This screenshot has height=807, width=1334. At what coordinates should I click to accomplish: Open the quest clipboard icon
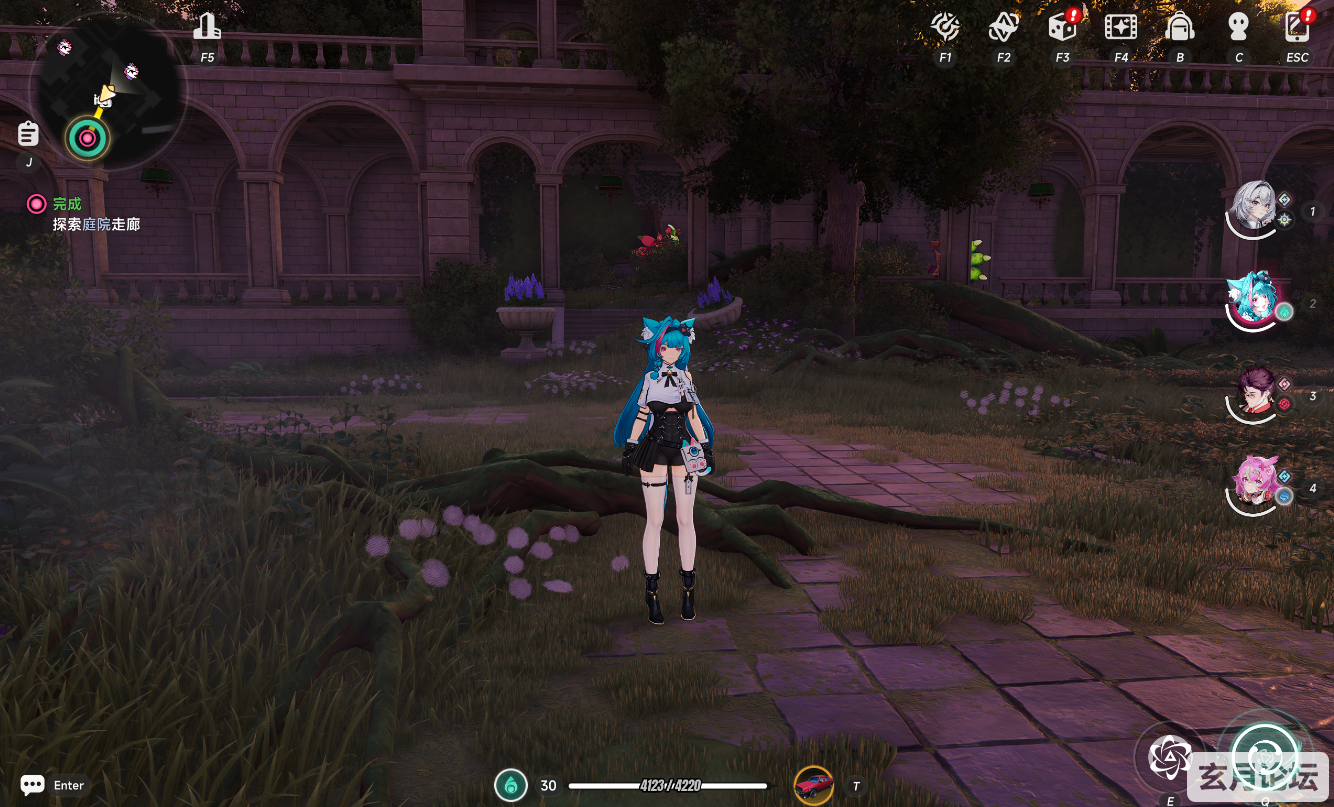pyautogui.click(x=28, y=133)
